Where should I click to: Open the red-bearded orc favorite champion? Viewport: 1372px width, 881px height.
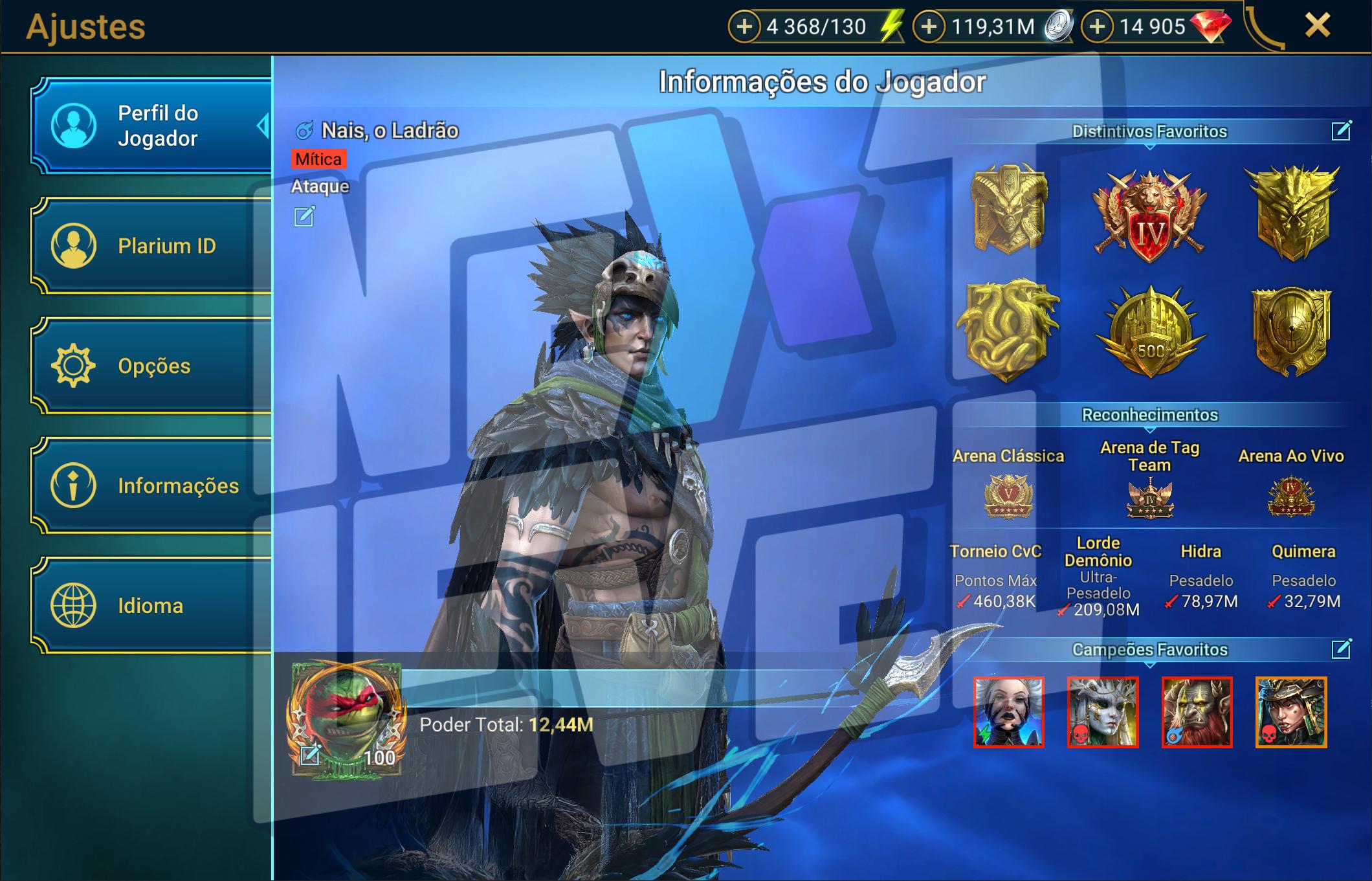[1197, 712]
